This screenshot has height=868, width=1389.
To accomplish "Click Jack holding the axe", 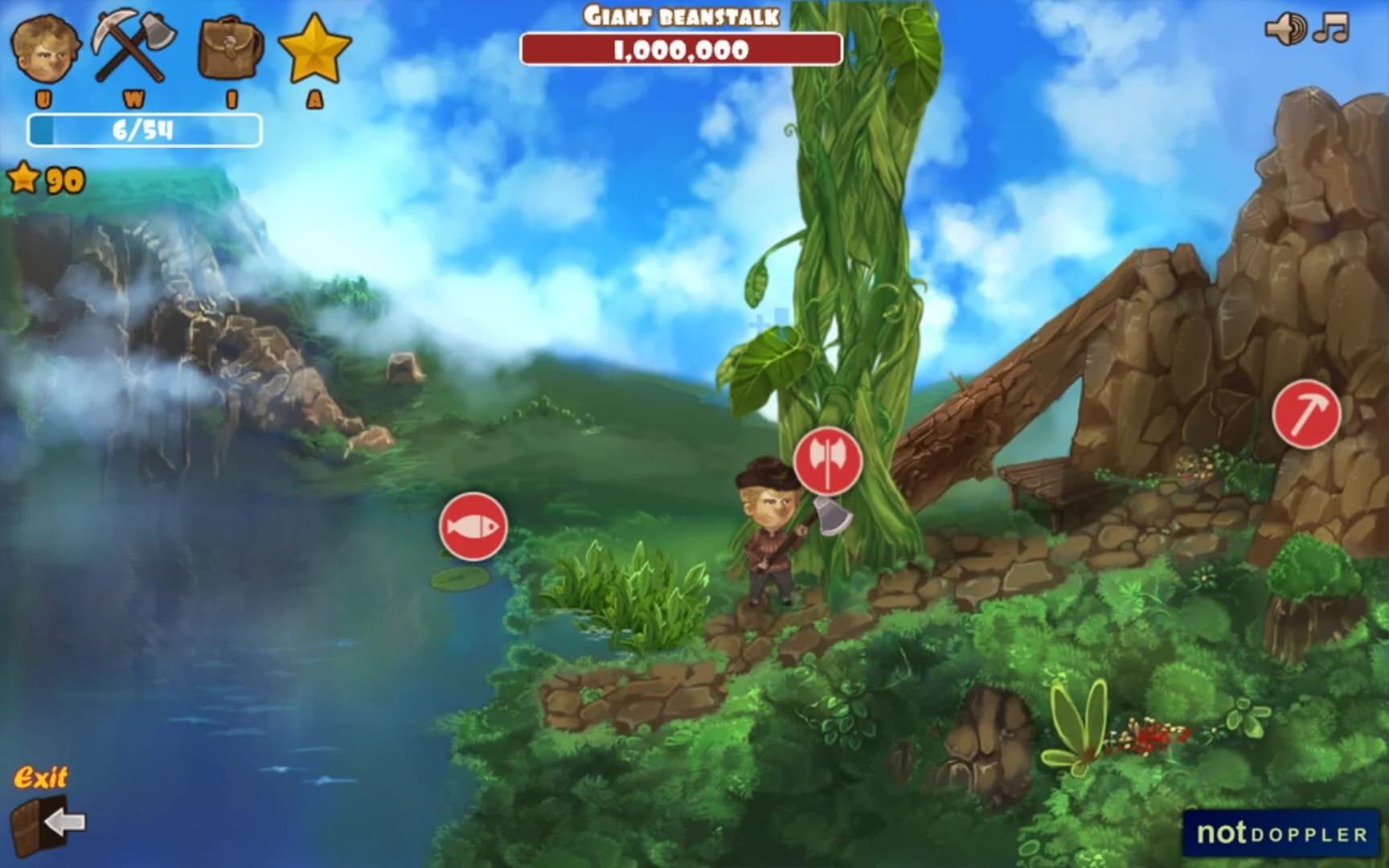I will [768, 534].
